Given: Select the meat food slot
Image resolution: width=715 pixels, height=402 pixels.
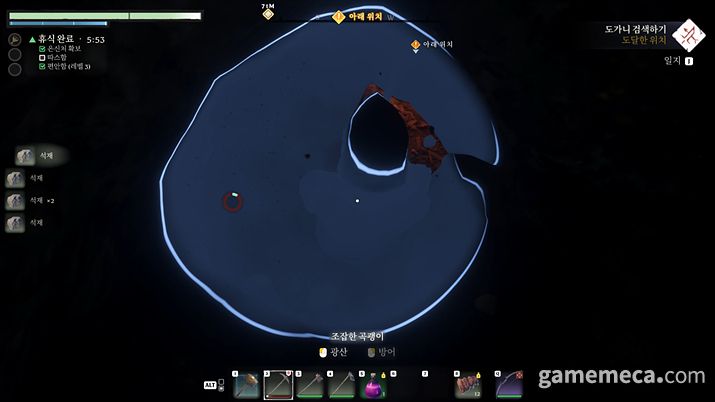Looking at the screenshot, I should (466, 384).
